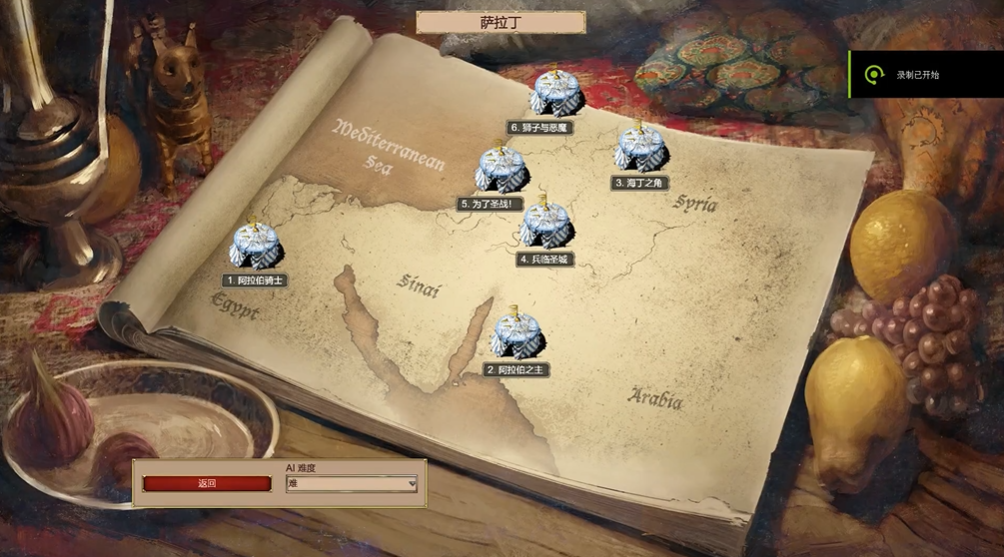Click the red 返回 back button
Viewport: 1004px width, 557px height.
(207, 484)
